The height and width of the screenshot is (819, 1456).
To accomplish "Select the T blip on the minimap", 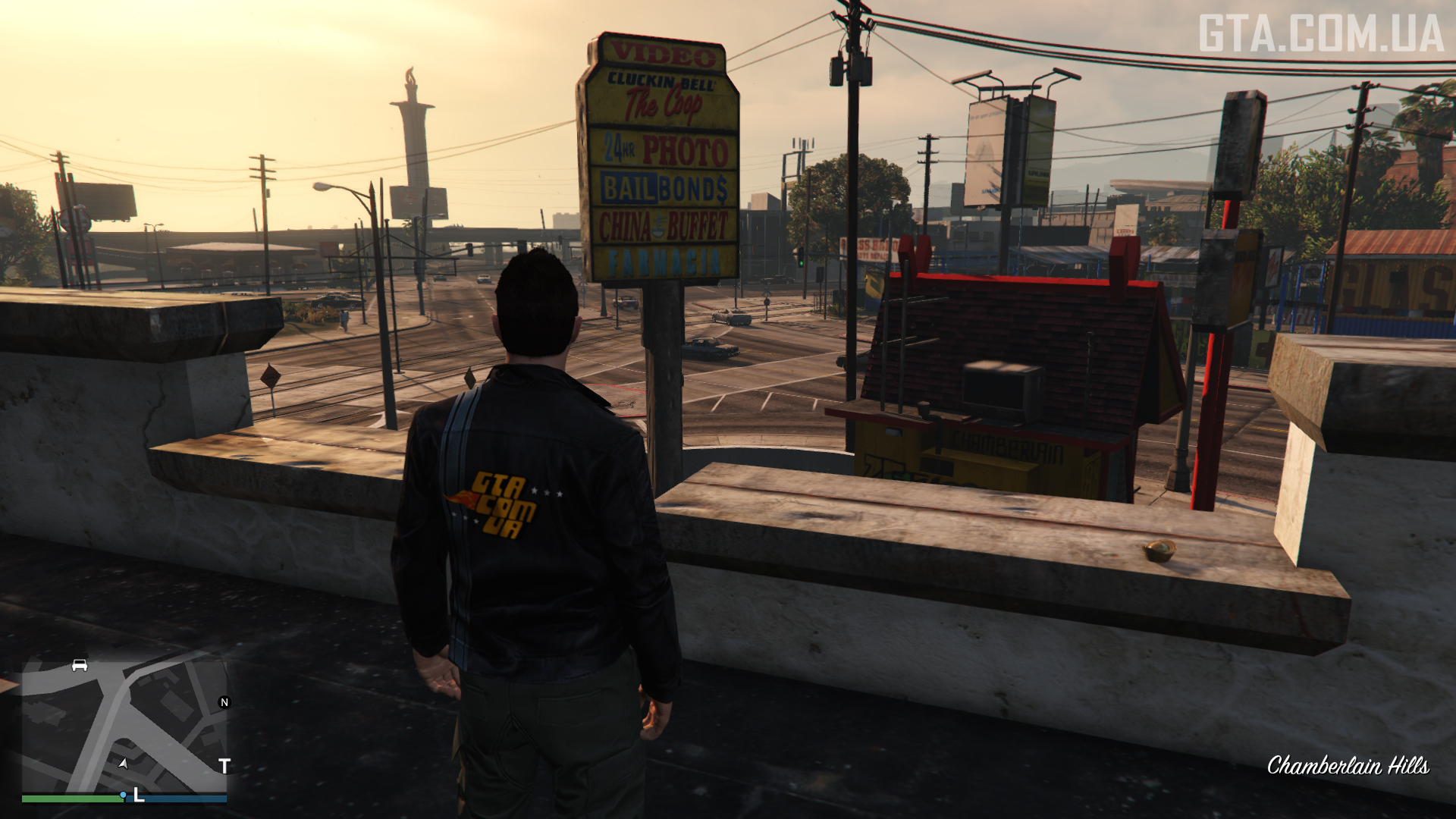I will [224, 767].
